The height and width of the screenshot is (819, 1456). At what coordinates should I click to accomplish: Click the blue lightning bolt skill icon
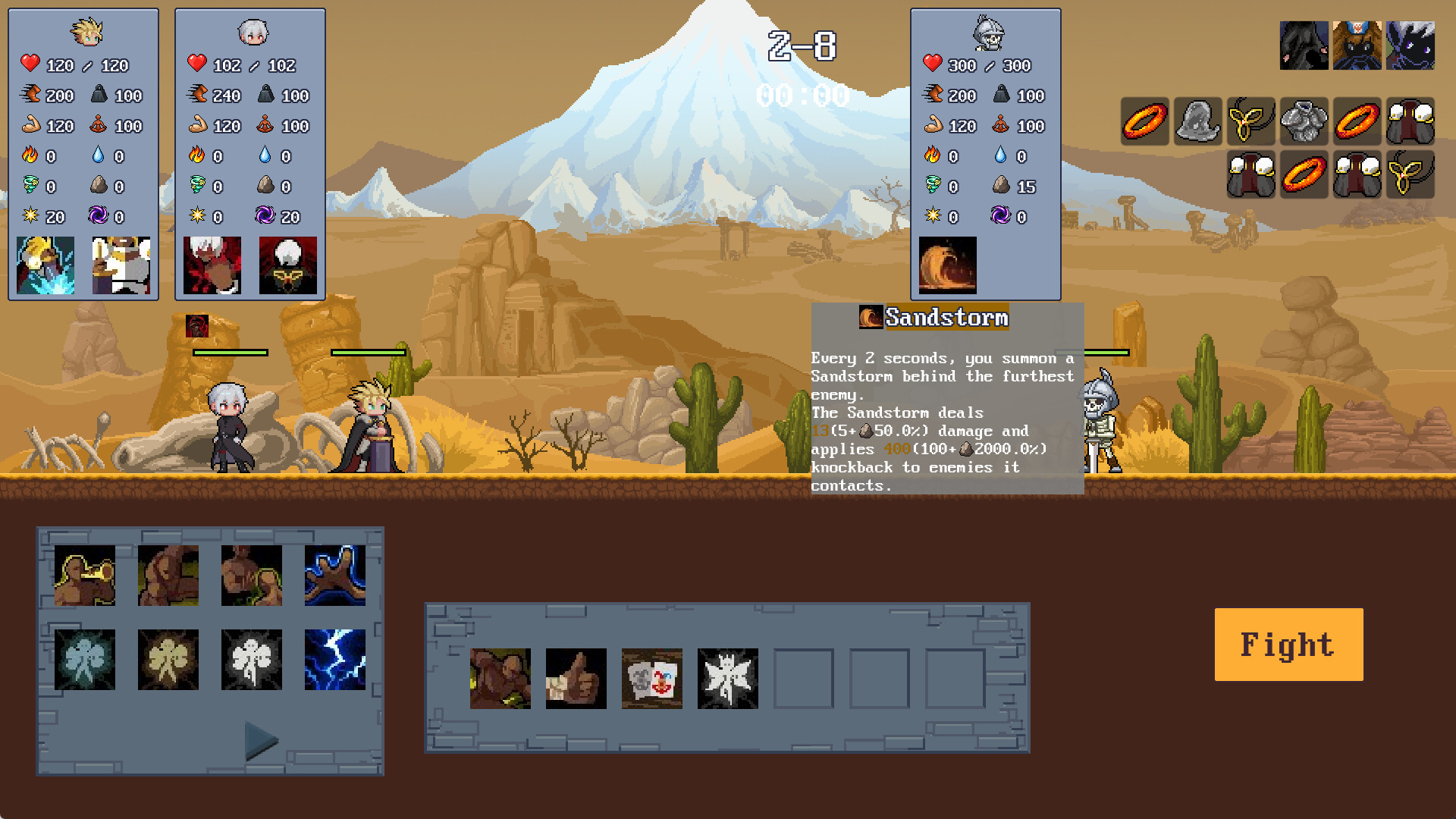pos(336,659)
